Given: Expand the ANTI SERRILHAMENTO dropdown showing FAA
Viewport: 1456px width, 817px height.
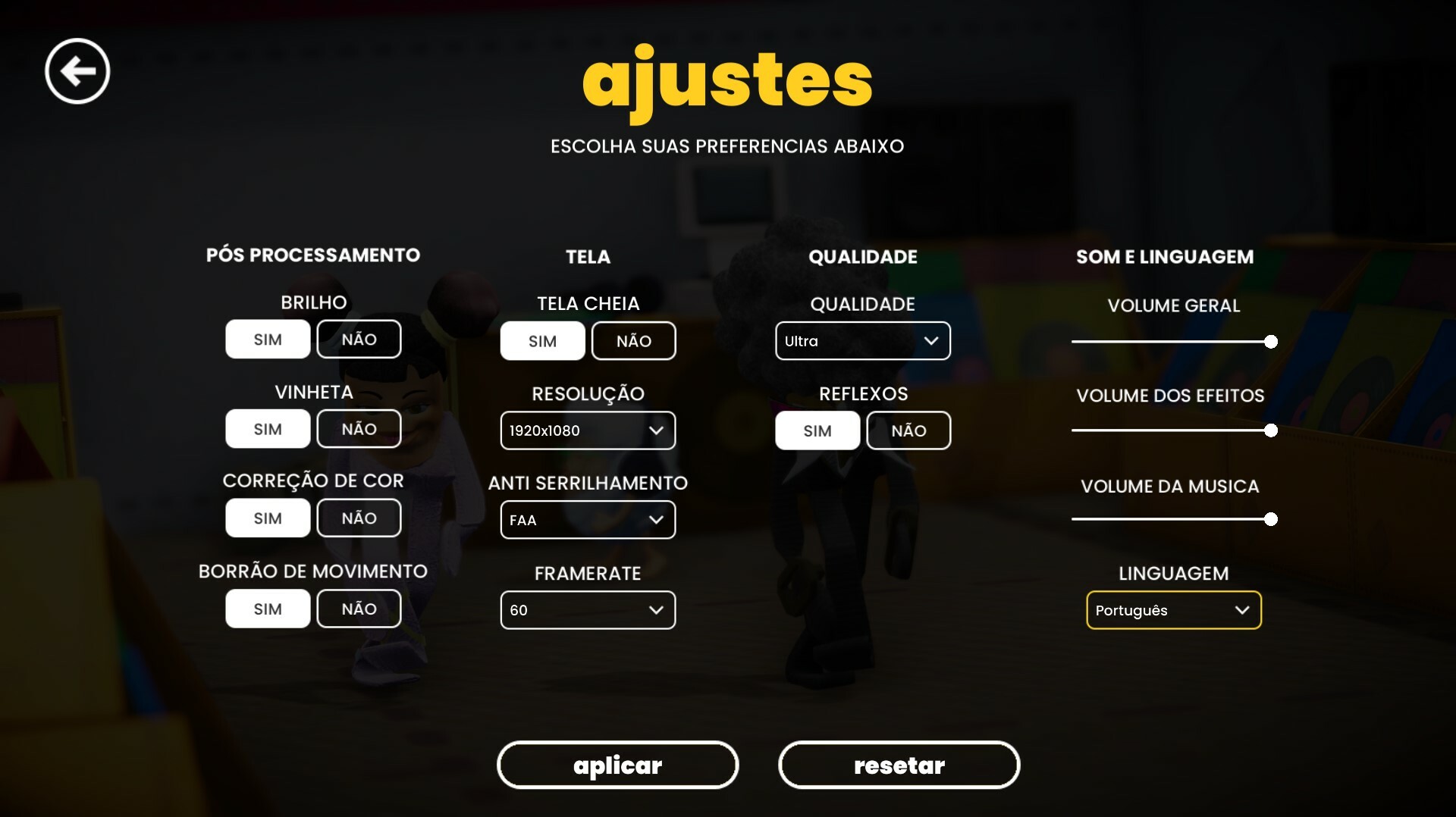Looking at the screenshot, I should 588,520.
